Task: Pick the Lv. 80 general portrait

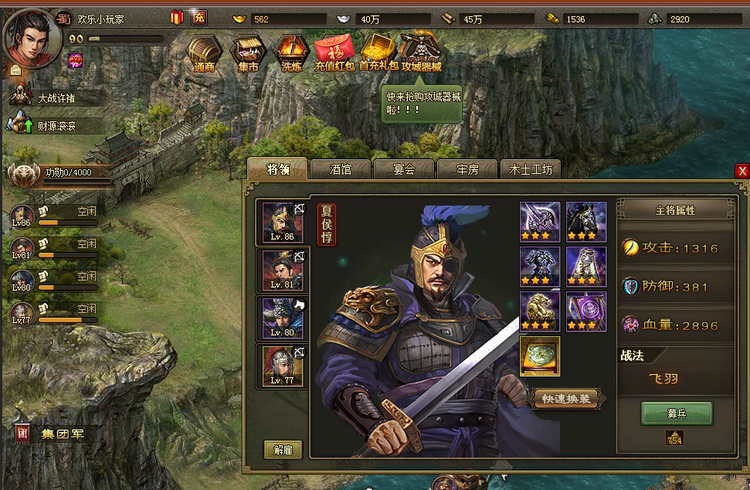Action: [x=283, y=318]
